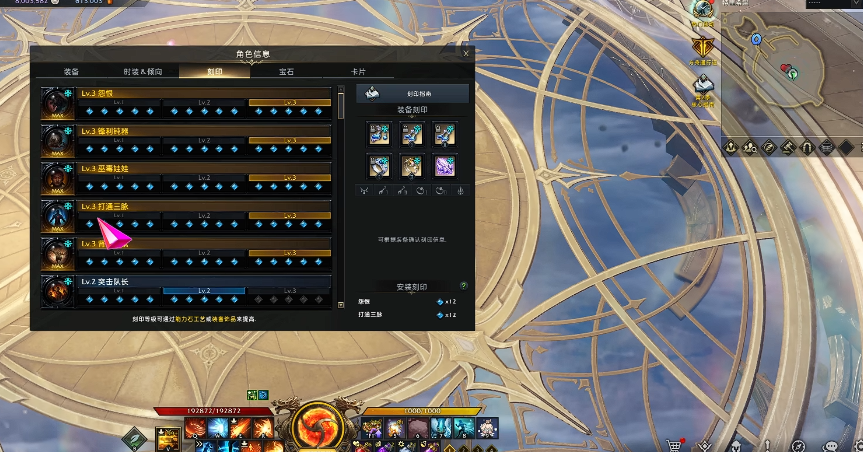The height and width of the screenshot is (452, 863).
Task: Select the 刻印 tab
Action: [x=214, y=72]
